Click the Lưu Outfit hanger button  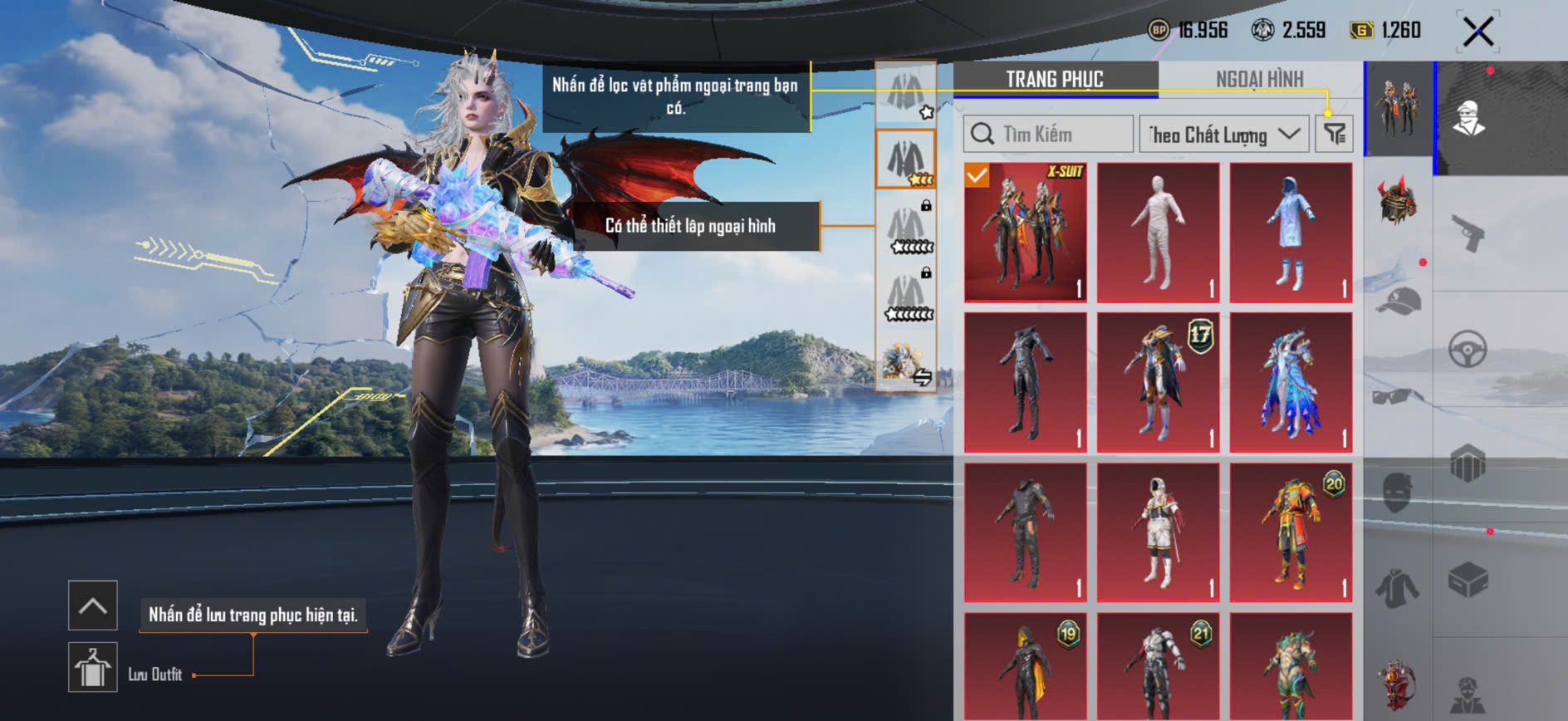point(92,667)
